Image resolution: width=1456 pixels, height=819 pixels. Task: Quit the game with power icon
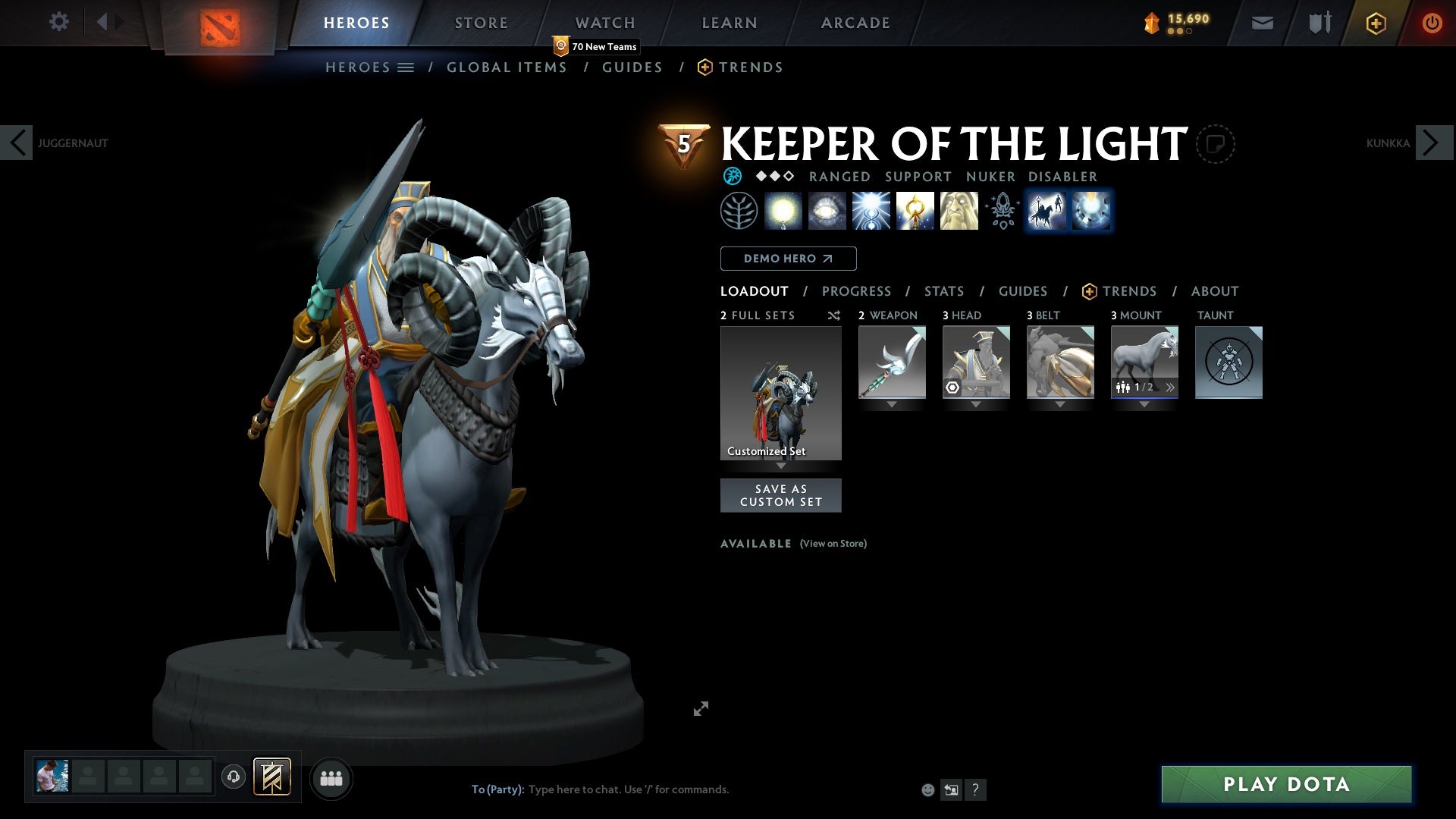[x=1432, y=23]
